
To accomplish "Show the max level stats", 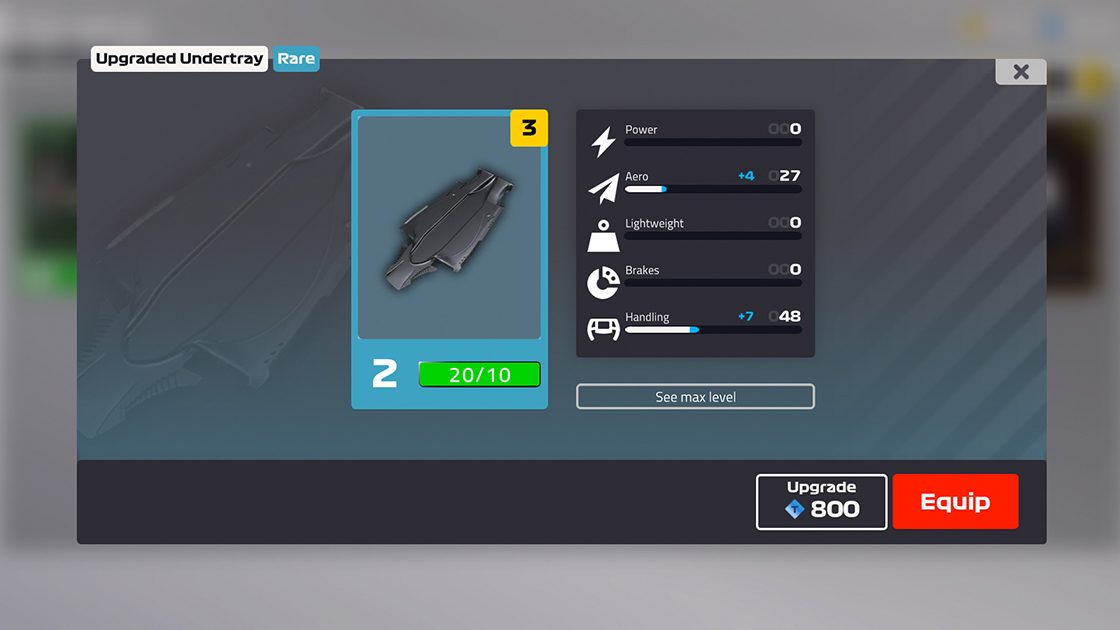I will tap(695, 397).
